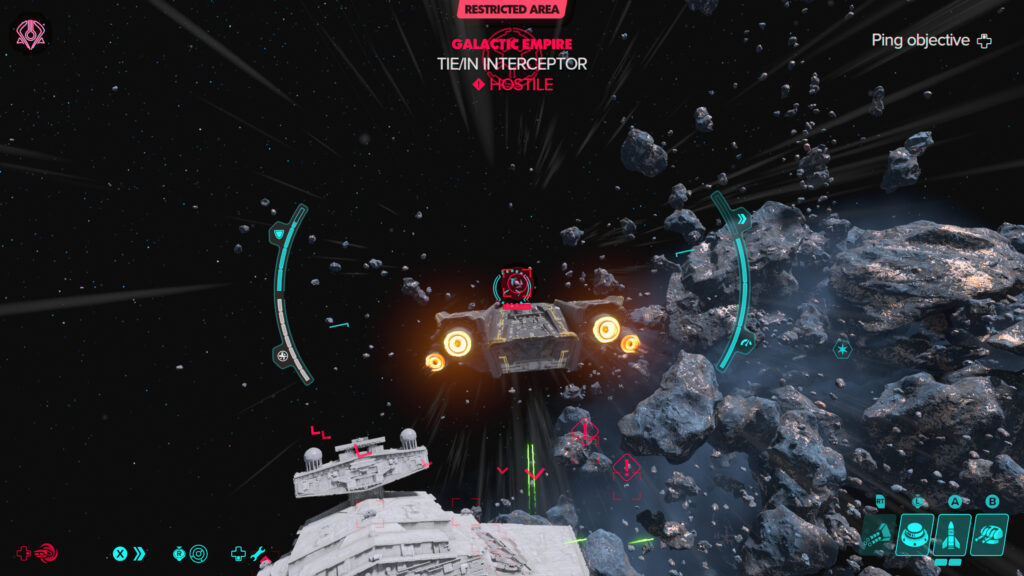Select the laser cannon weapon slot
This screenshot has width=1024, height=576.
point(878,535)
